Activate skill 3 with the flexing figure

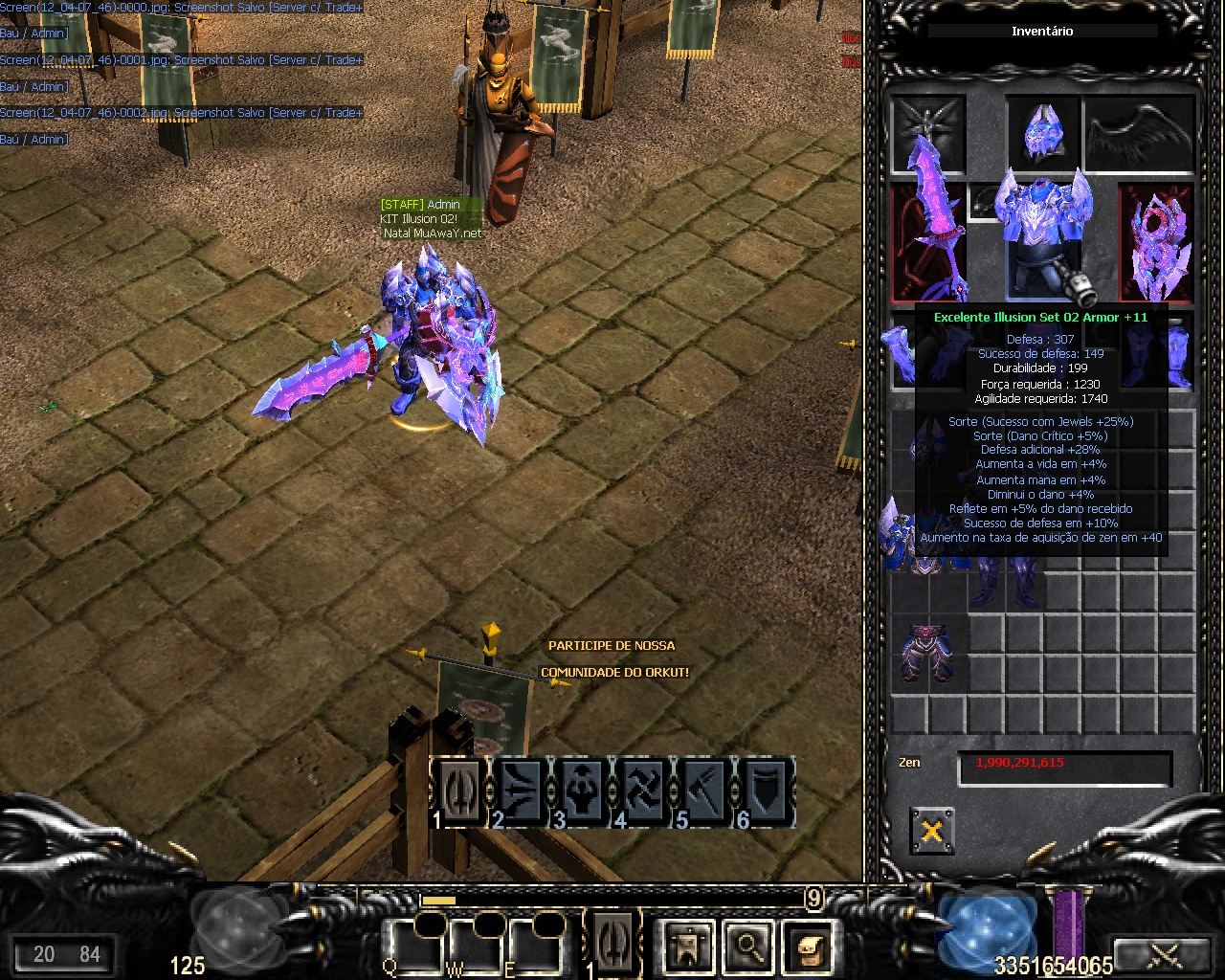583,792
